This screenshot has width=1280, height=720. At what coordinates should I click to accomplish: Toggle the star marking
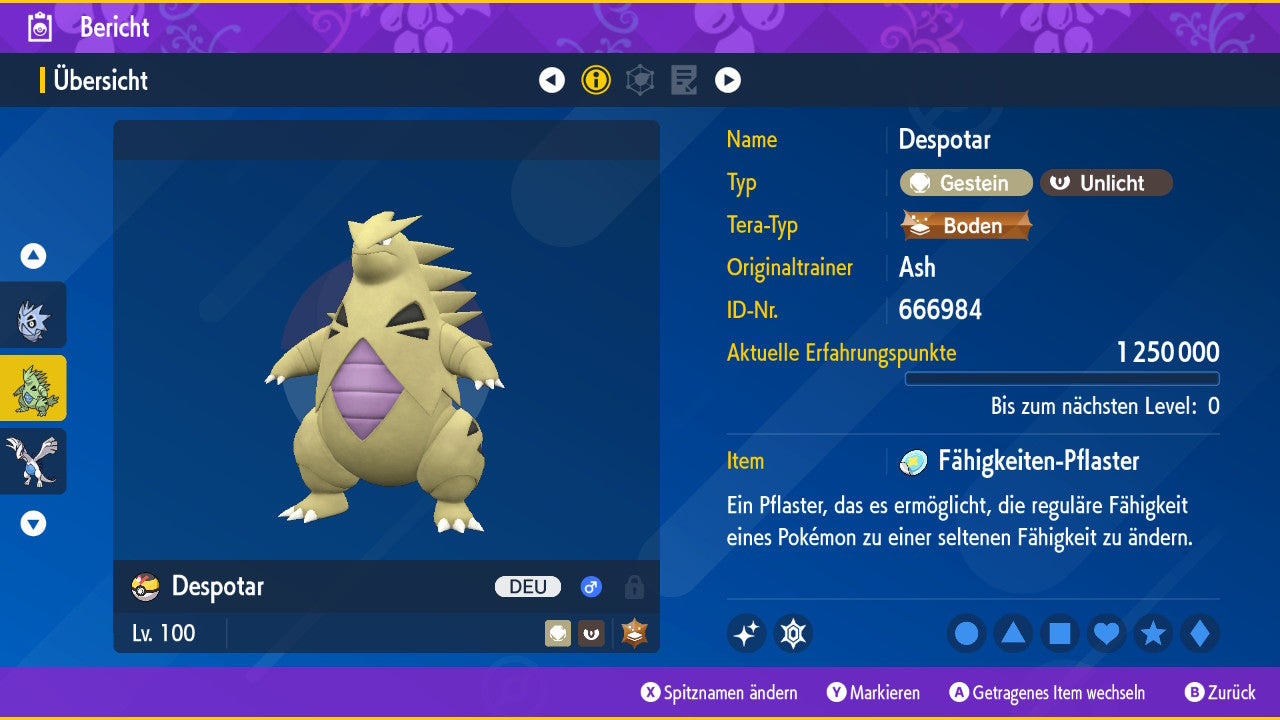[x=1153, y=633]
